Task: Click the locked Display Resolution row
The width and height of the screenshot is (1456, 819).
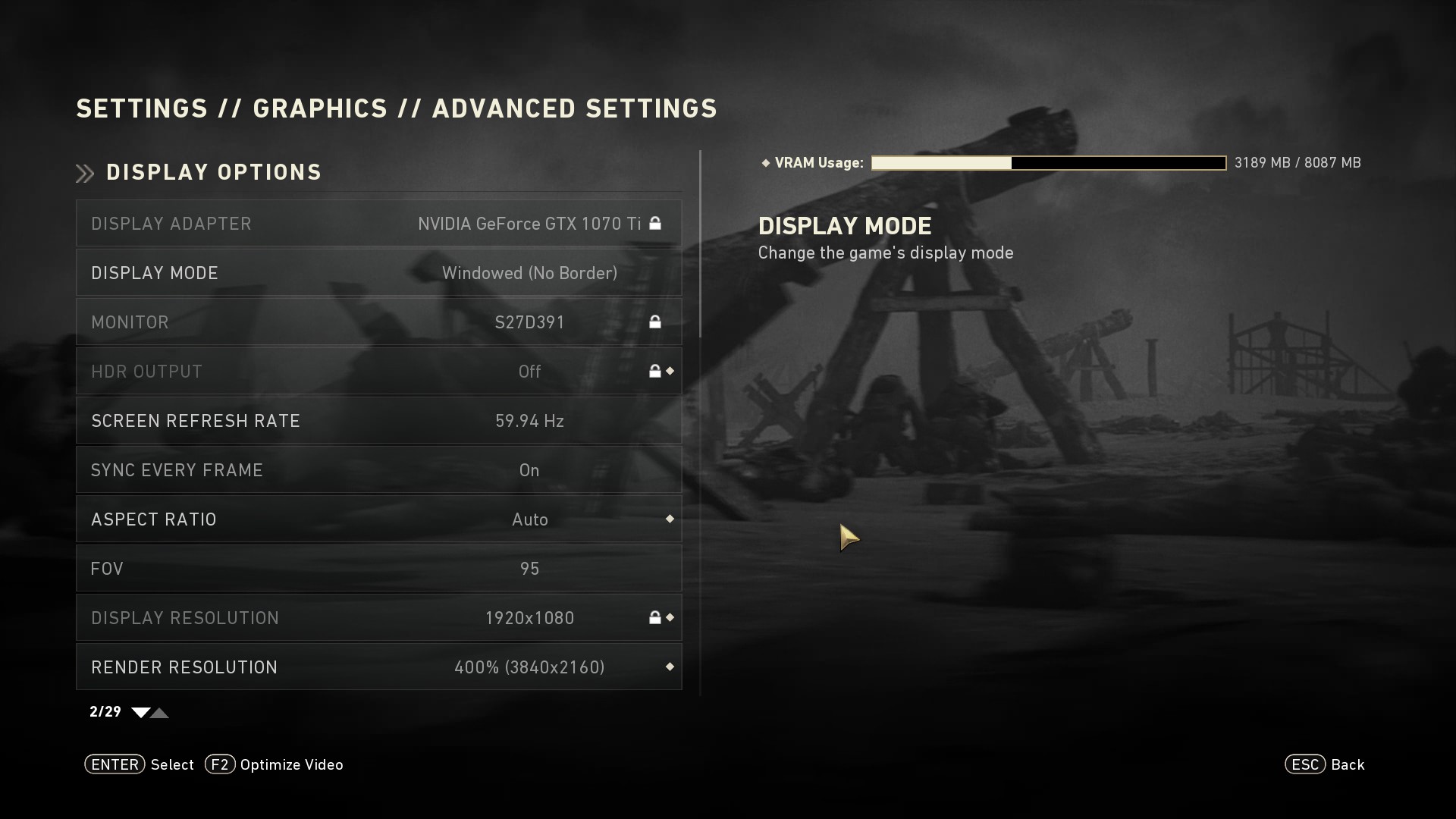Action: [378, 618]
